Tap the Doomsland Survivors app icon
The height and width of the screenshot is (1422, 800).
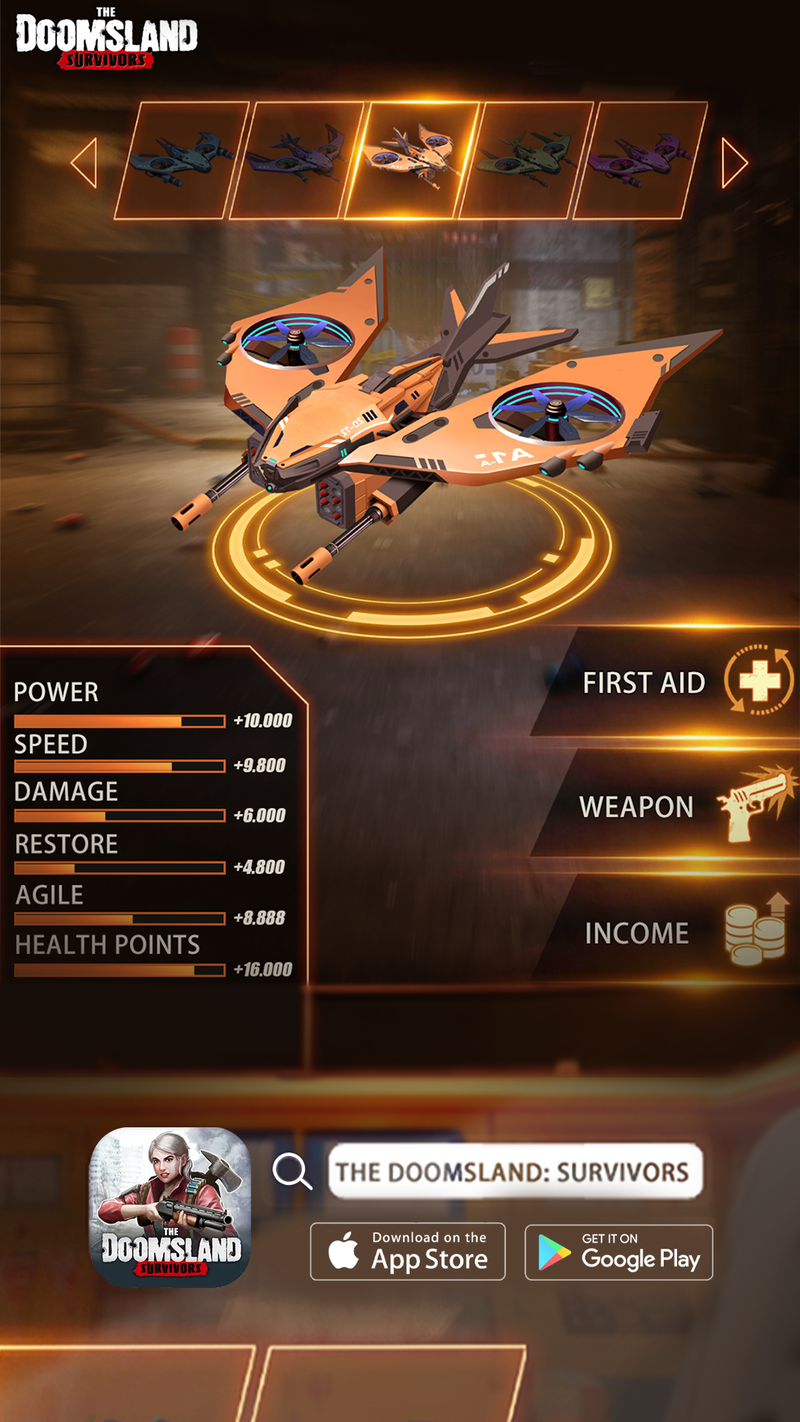[x=170, y=1207]
